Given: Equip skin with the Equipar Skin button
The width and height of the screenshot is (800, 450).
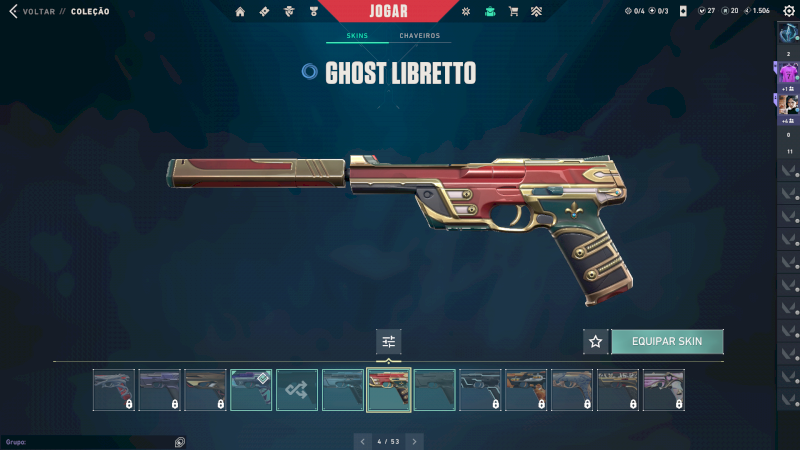Looking at the screenshot, I should click(x=667, y=341).
